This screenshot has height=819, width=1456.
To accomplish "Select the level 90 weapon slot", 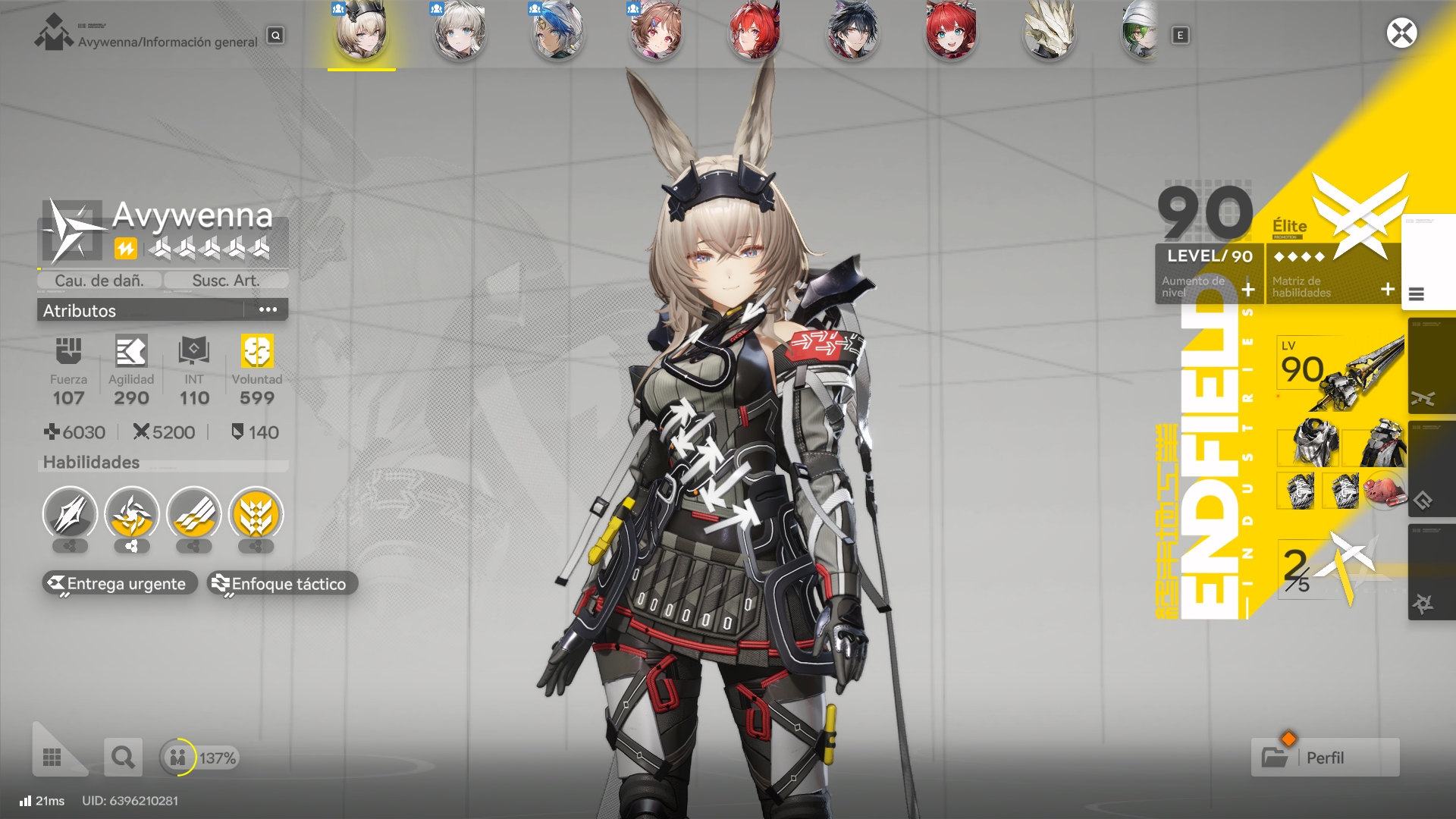I will click(1341, 372).
